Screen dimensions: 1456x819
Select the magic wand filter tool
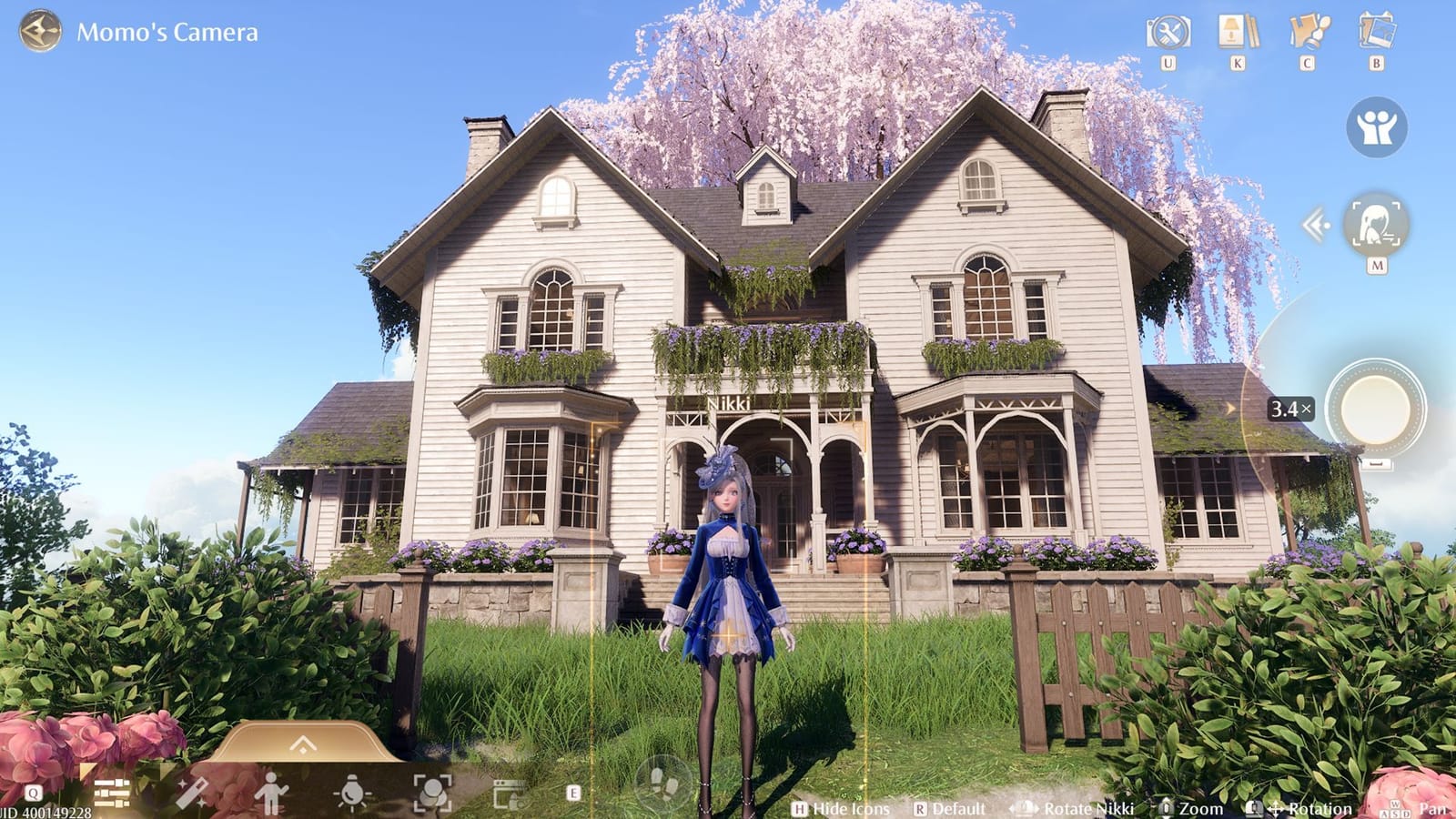191,795
